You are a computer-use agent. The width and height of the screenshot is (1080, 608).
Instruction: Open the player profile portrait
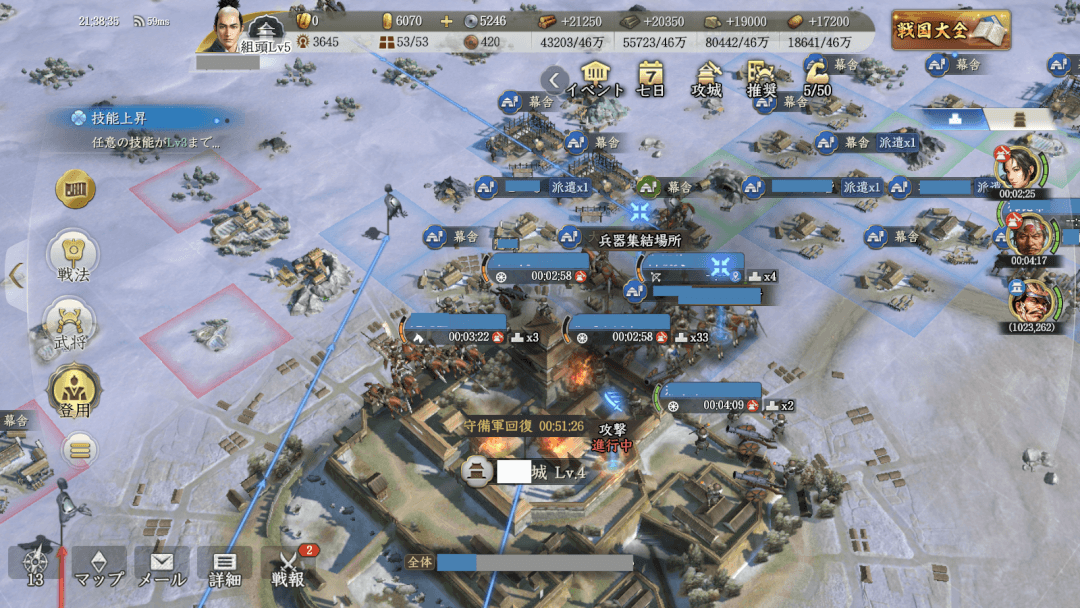[x=233, y=27]
